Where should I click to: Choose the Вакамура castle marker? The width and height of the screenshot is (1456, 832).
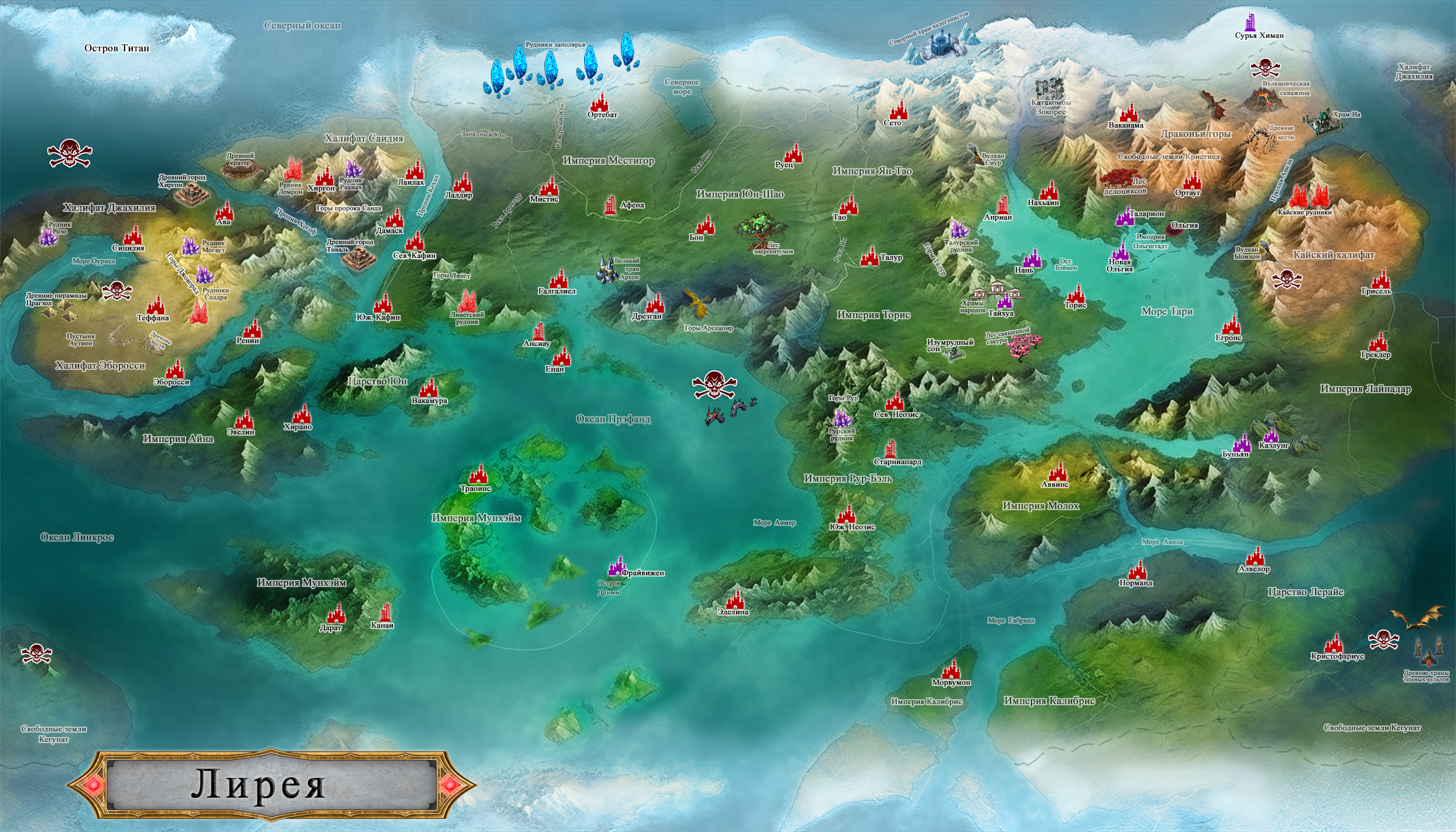point(429,388)
